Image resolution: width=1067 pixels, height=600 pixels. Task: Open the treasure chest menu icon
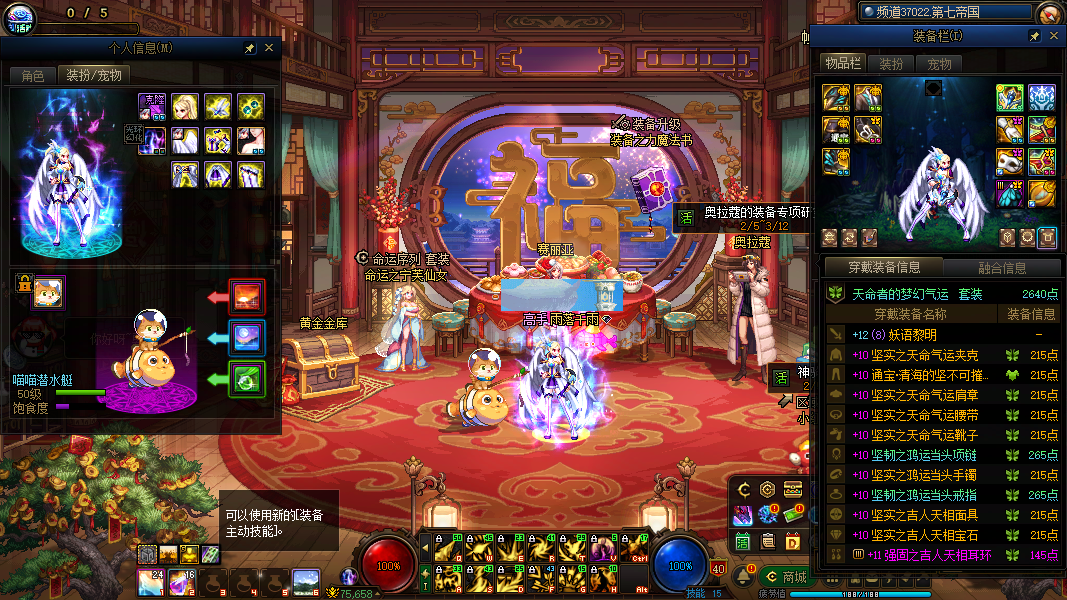pos(793,490)
